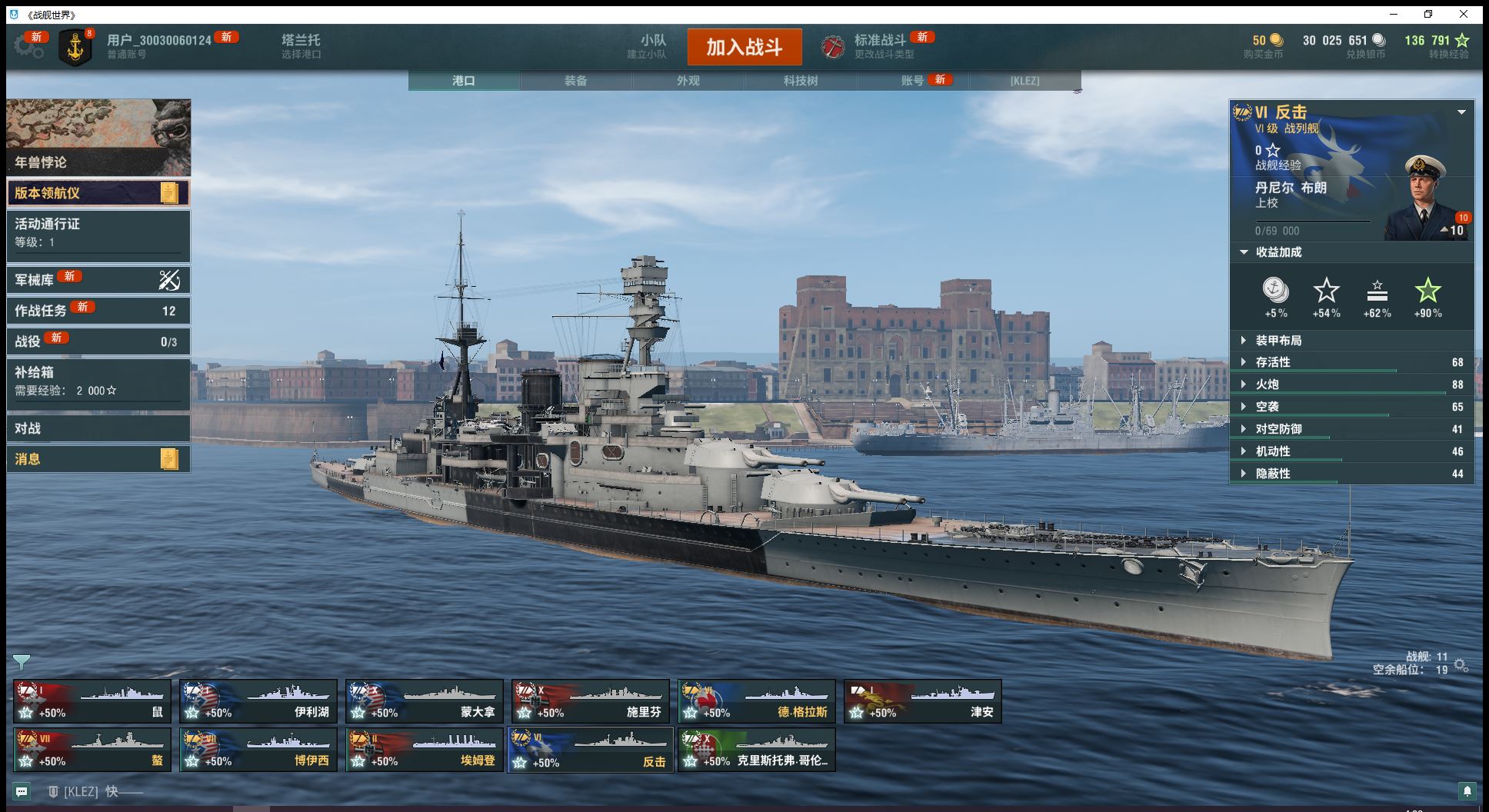Screen dimensions: 1489x812
Task: Switch to the 装备 tab
Action: pyautogui.click(x=575, y=81)
